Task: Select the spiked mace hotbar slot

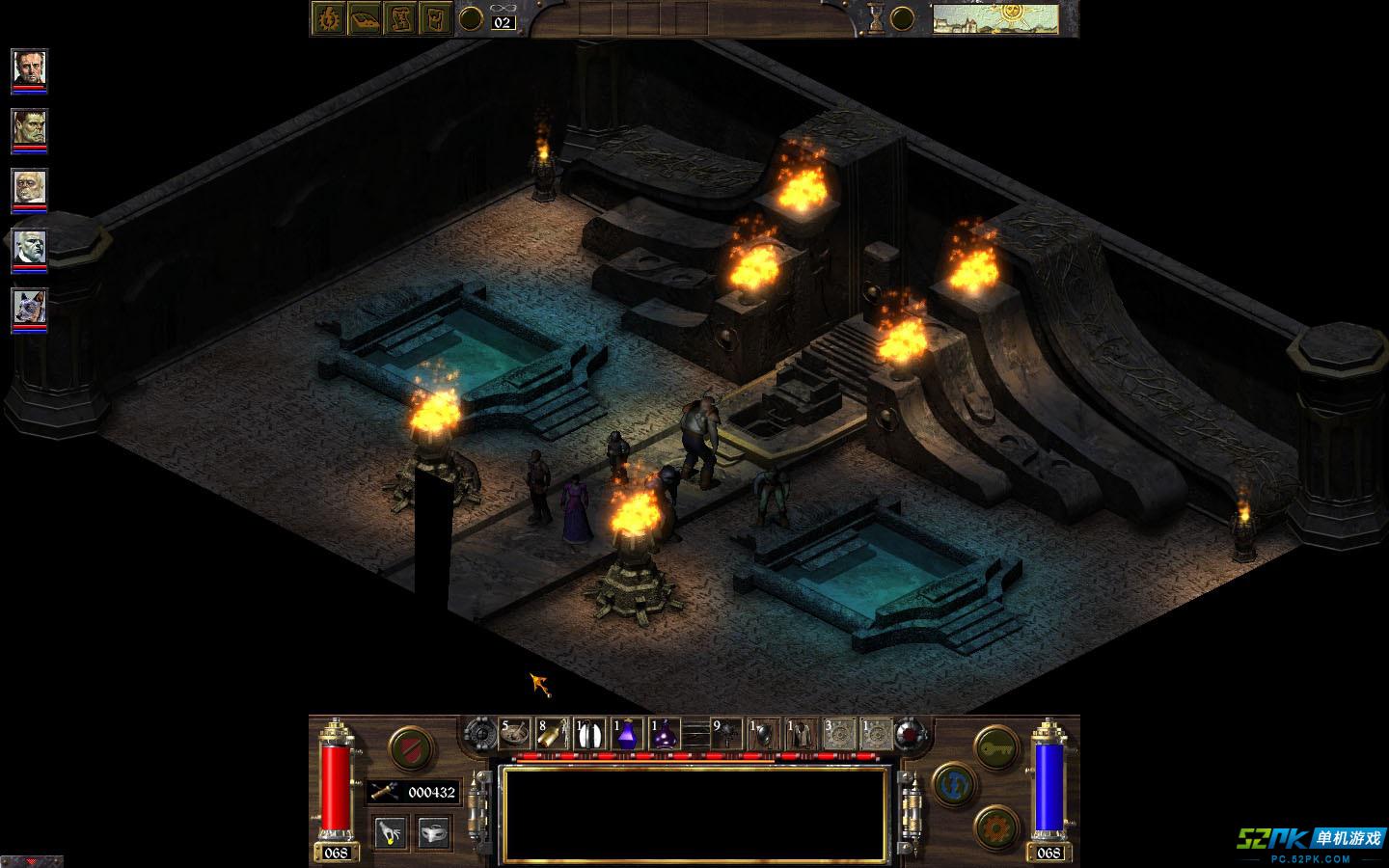Action: (726, 734)
